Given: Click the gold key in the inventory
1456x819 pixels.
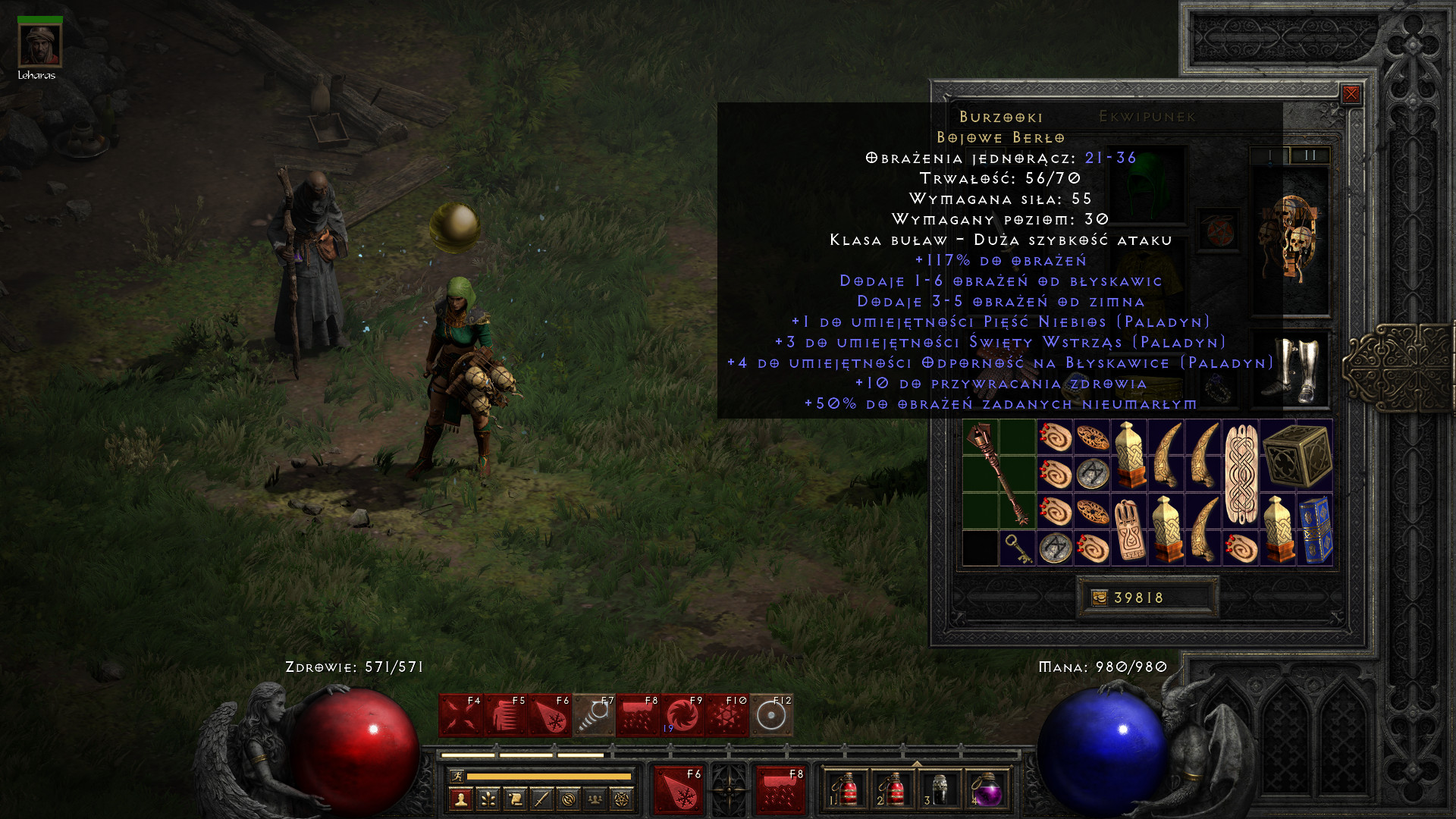Looking at the screenshot, I should point(1017,548).
